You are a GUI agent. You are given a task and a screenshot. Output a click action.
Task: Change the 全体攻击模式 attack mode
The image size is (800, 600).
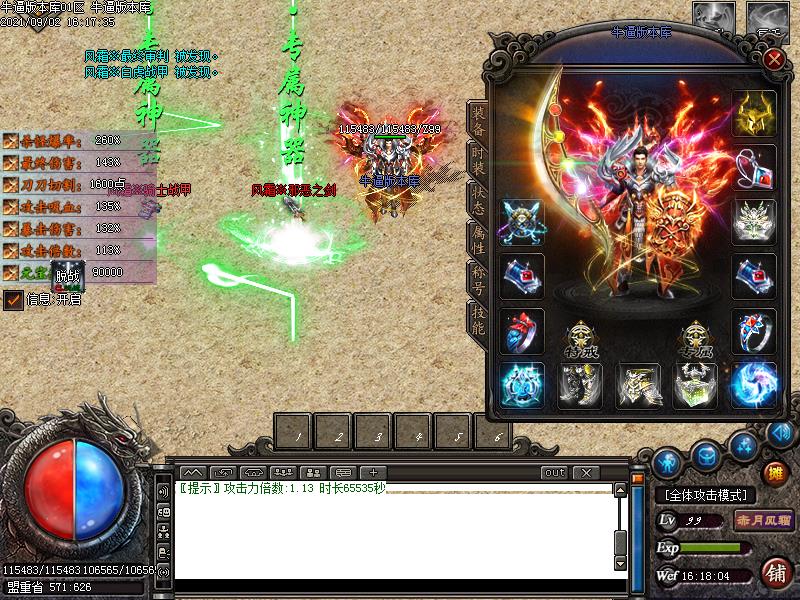(x=705, y=495)
